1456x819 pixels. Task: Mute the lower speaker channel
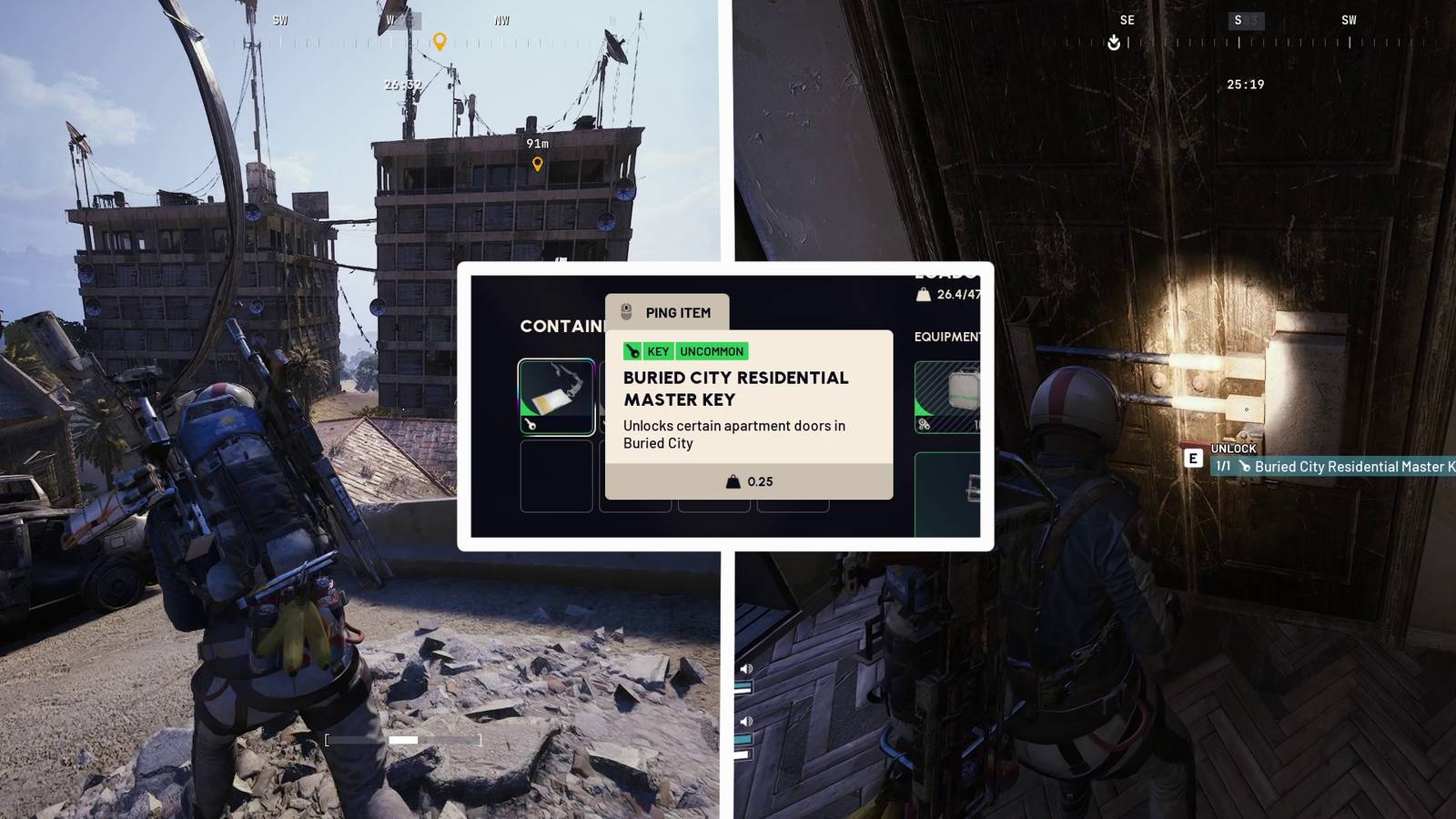746,721
